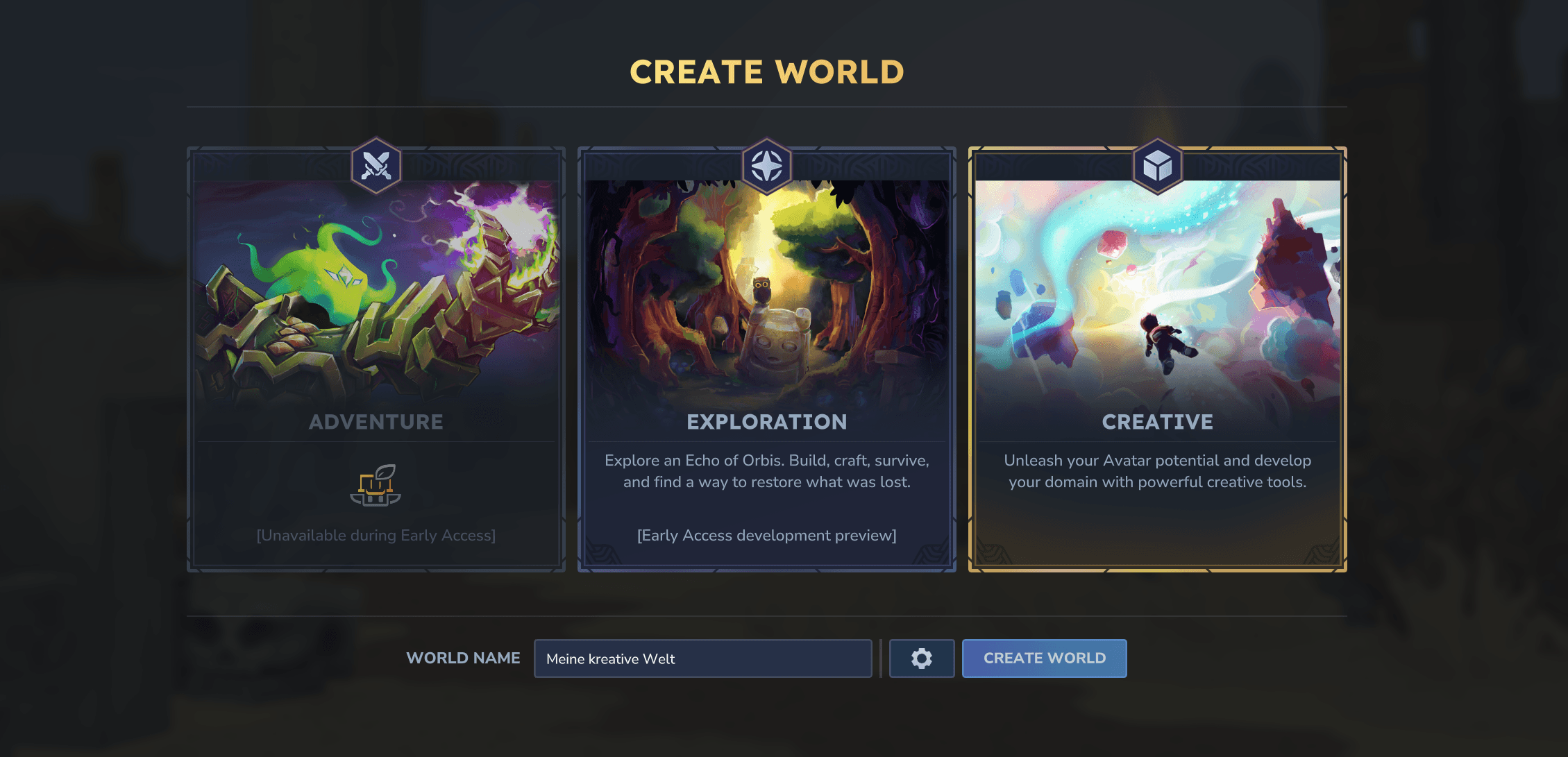Viewport: 1568px width, 757px height.
Task: Click the WORLD NAME label
Action: (463, 658)
